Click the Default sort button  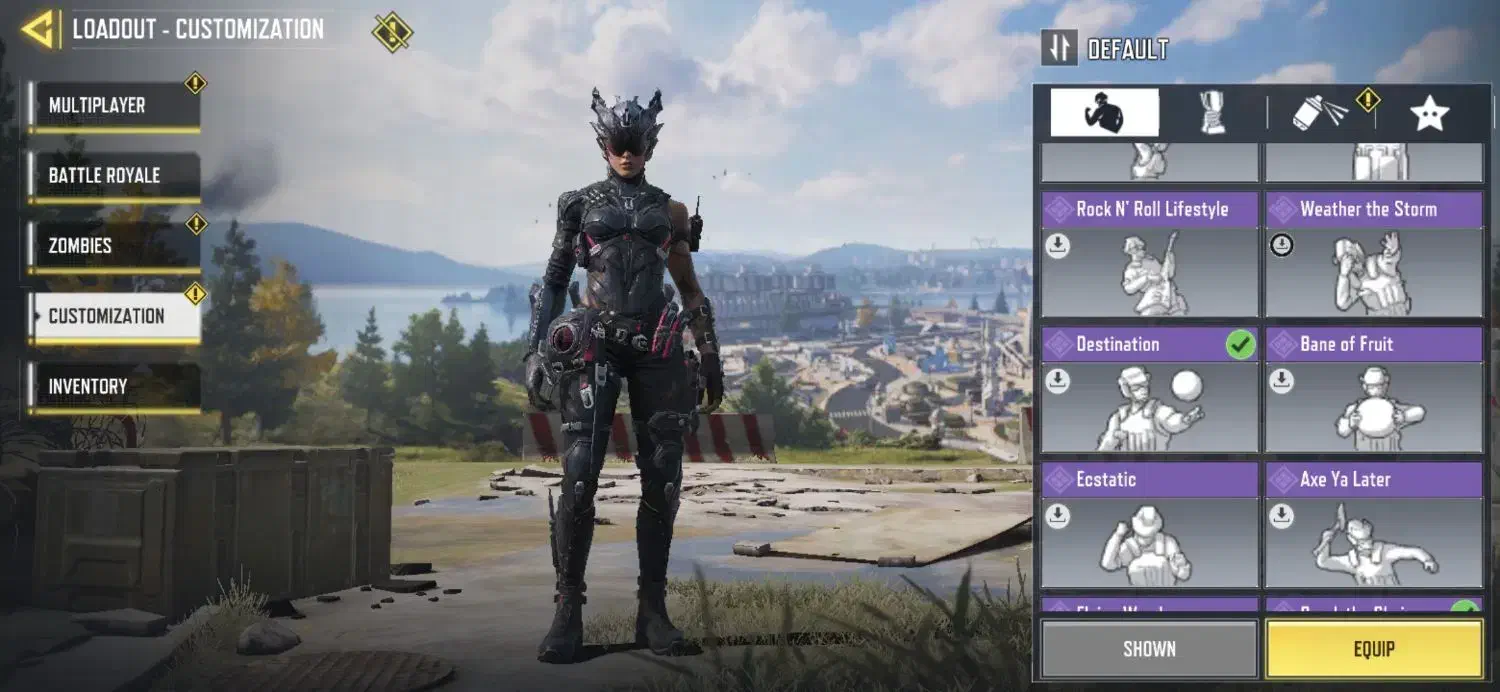tap(1104, 48)
